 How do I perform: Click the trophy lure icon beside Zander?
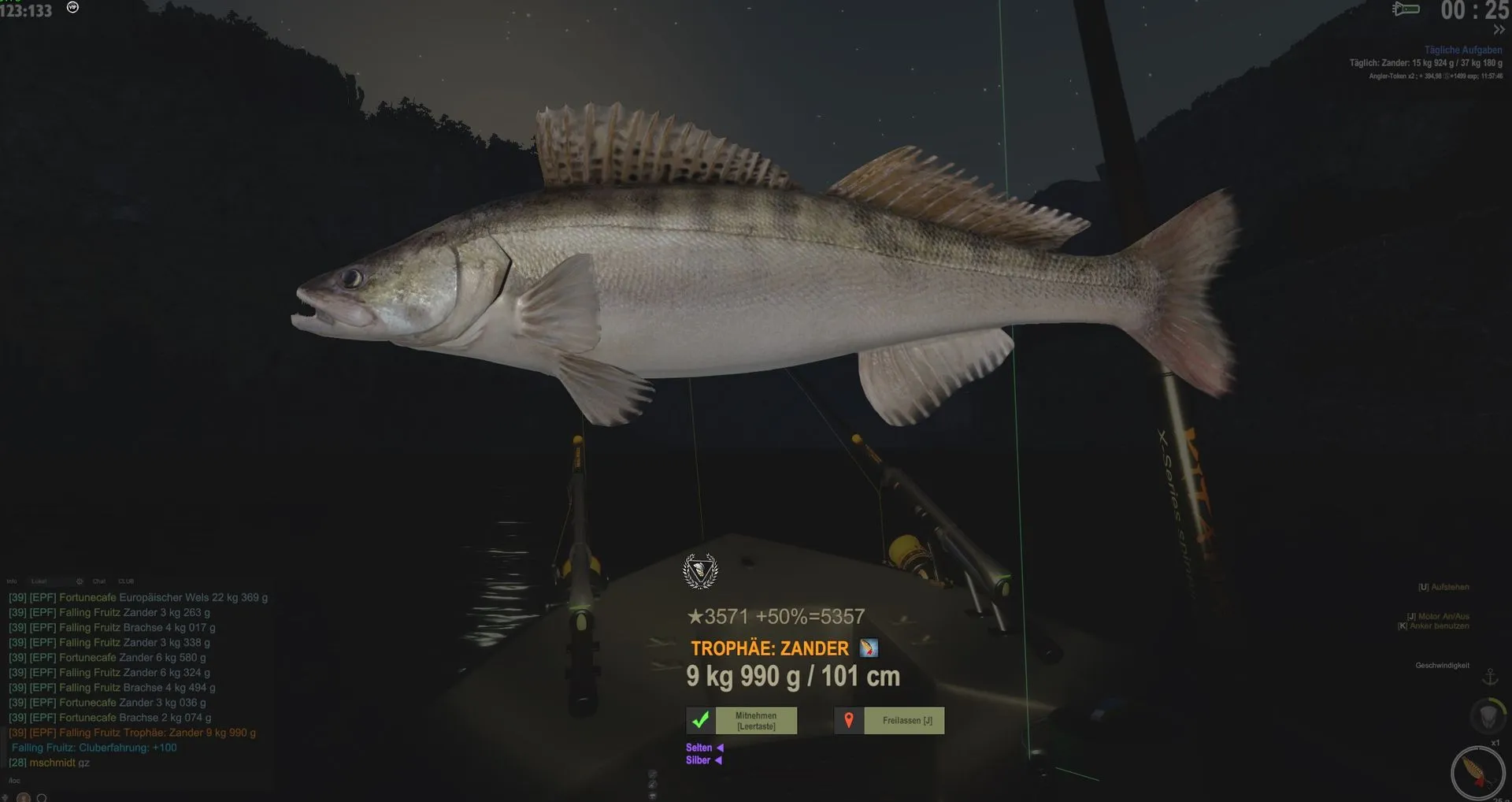(869, 648)
